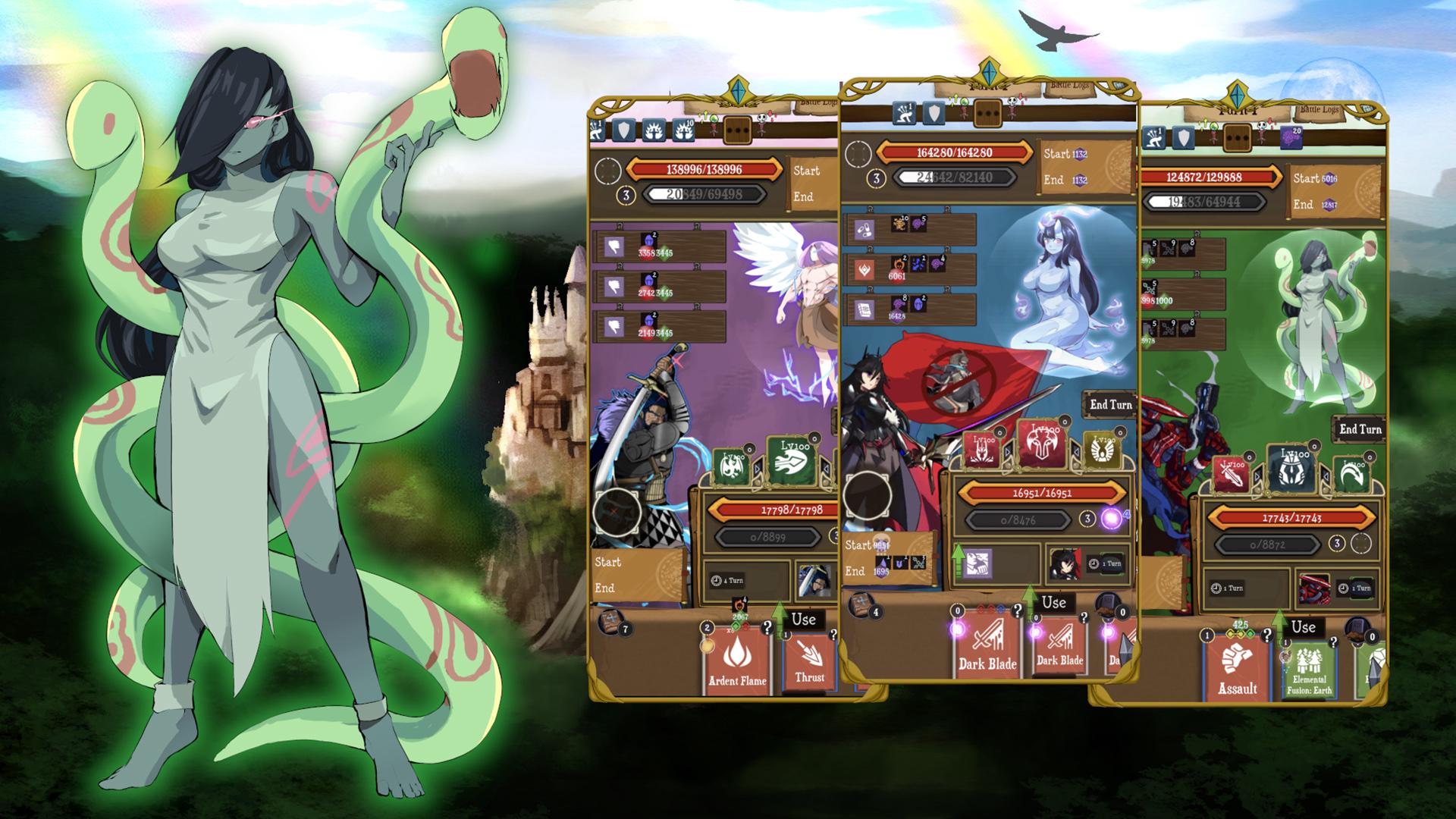
Task: Open the three-dot menu in the right panel's top bar
Action: coord(1237,137)
